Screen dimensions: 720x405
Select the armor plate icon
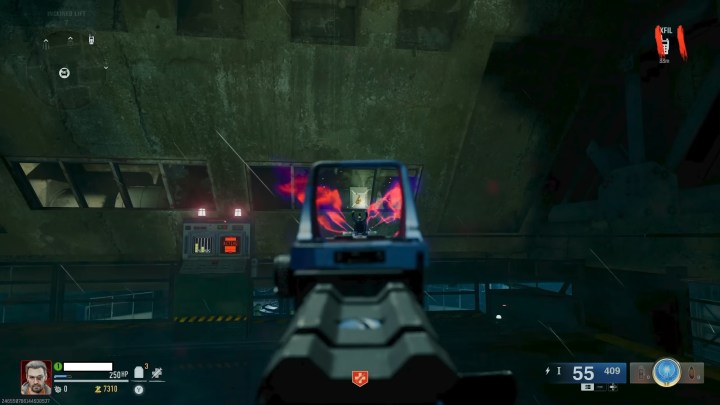(139, 372)
